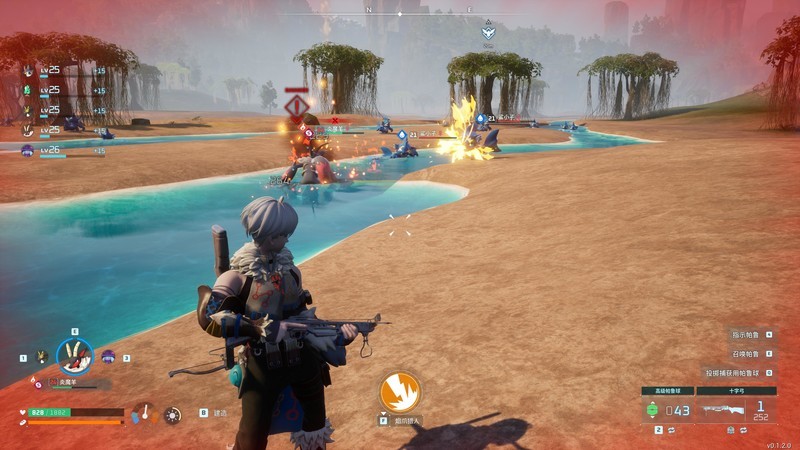The image size is (800, 450).
Task: Click the green Pal entry in the party list
Action: [28, 90]
